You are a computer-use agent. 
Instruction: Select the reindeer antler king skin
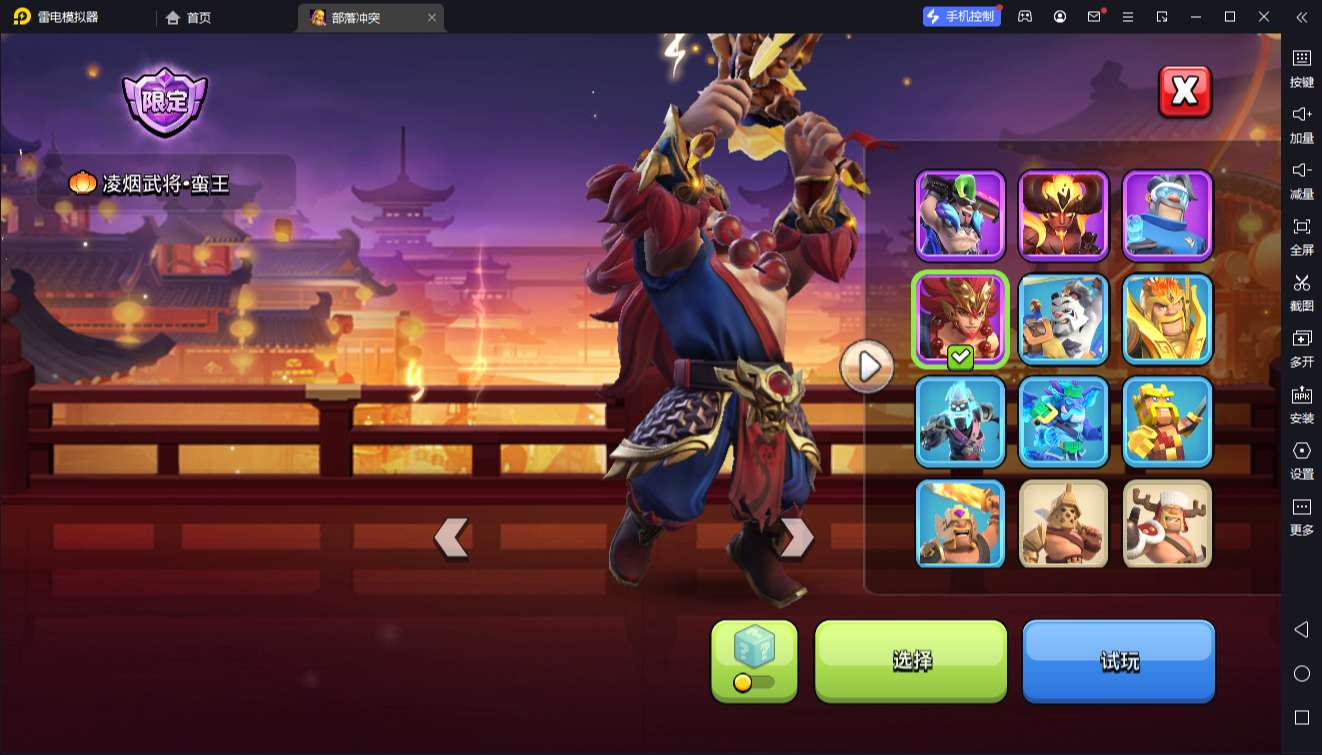[1167, 524]
